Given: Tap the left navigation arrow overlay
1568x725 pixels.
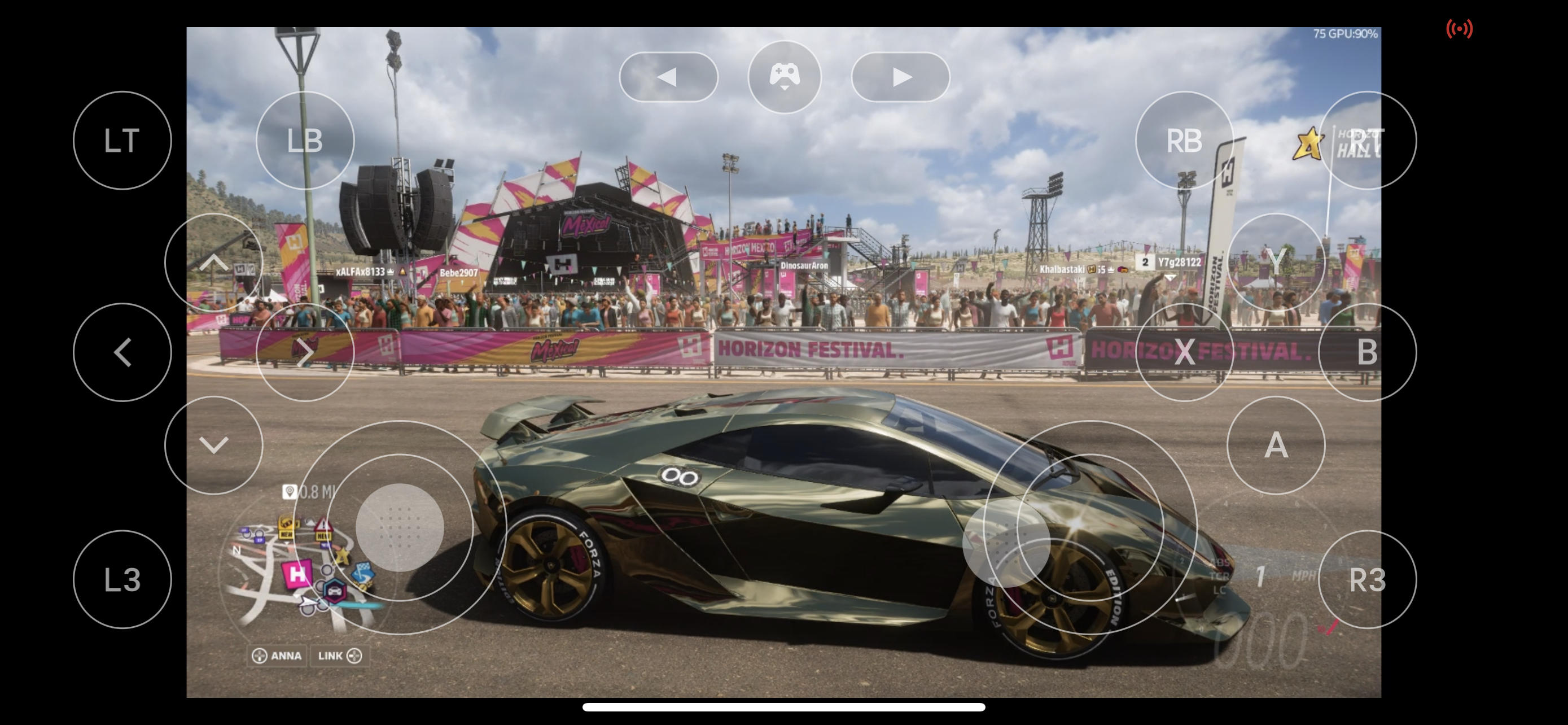Looking at the screenshot, I should pyautogui.click(x=669, y=76).
